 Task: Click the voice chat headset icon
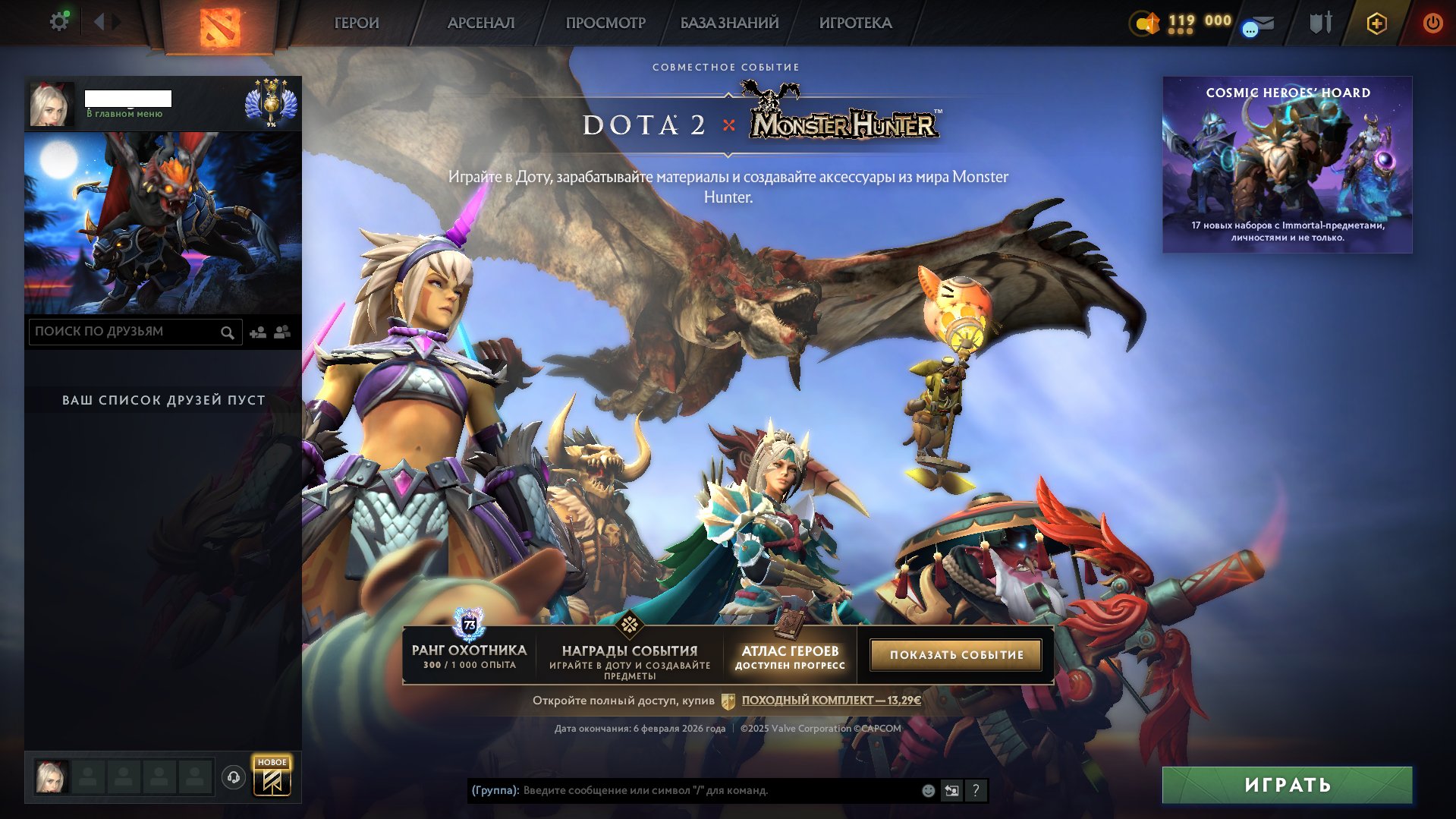(235, 776)
